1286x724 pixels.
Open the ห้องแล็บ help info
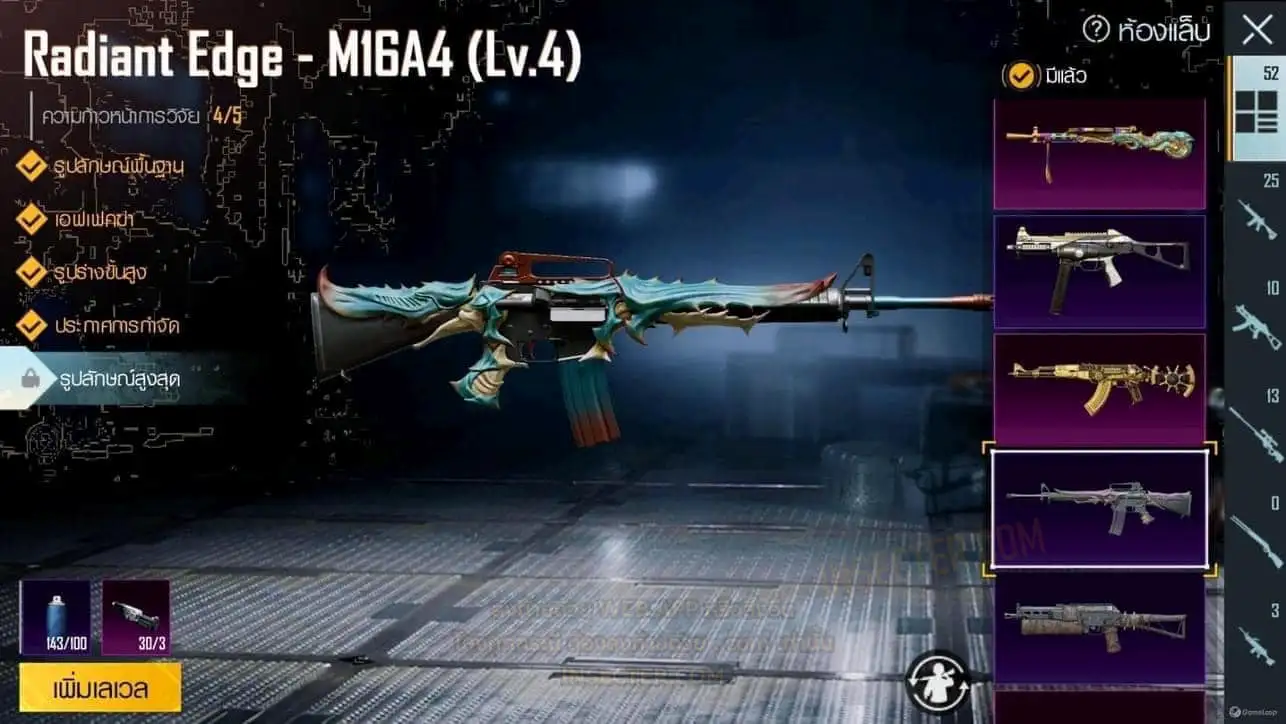pyautogui.click(x=1096, y=30)
